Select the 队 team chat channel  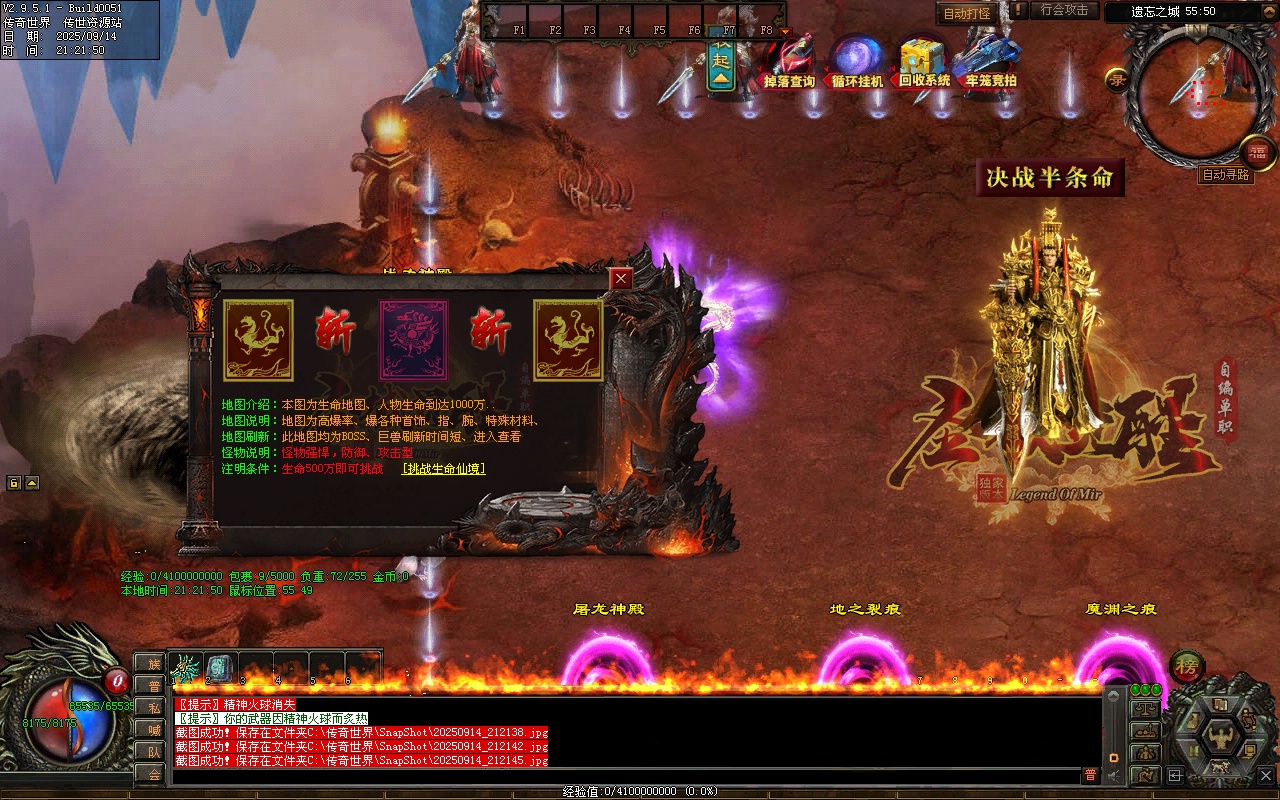point(153,752)
